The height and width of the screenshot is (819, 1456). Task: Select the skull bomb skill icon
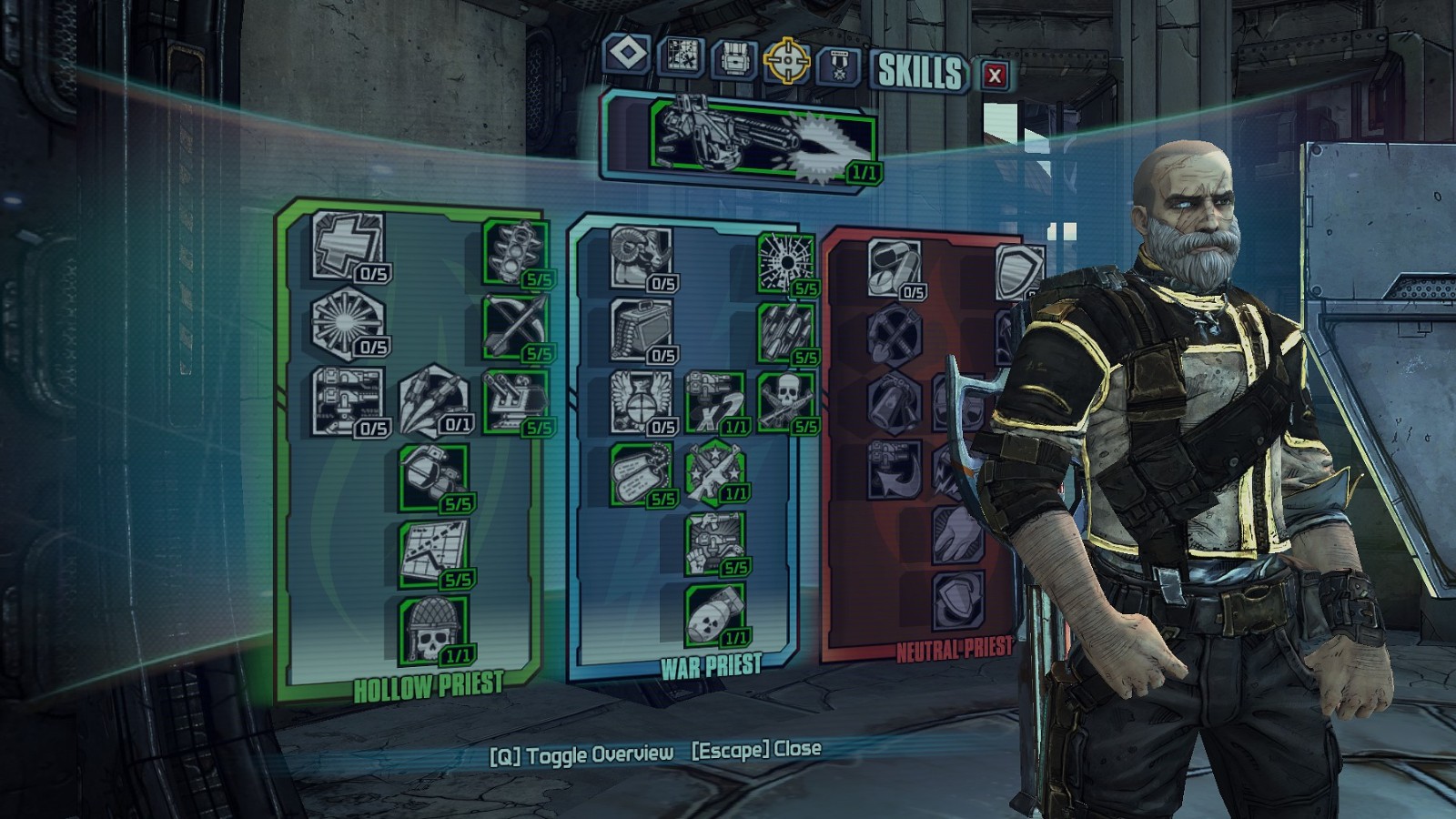coord(714,613)
